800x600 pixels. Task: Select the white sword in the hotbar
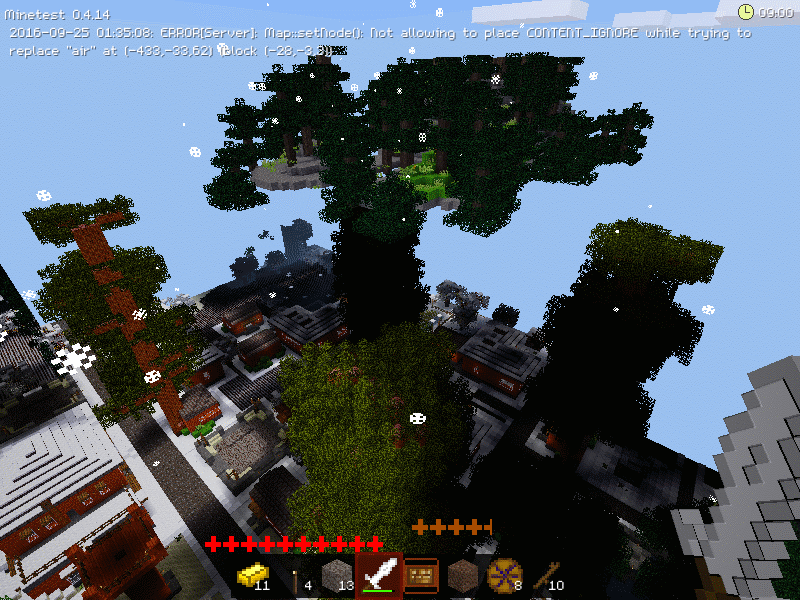coord(379,575)
